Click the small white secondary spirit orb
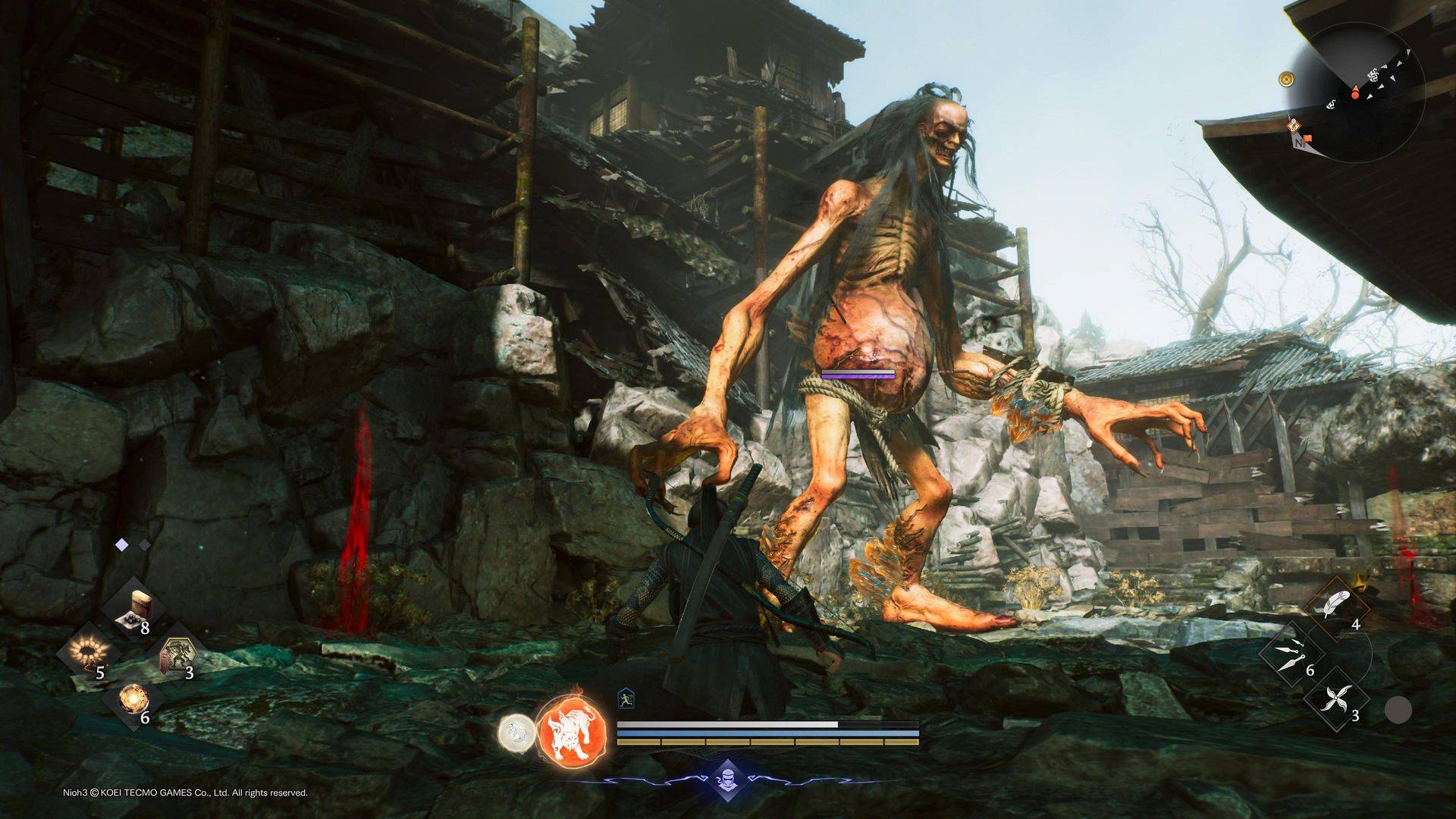Viewport: 1456px width, 819px height. [516, 733]
